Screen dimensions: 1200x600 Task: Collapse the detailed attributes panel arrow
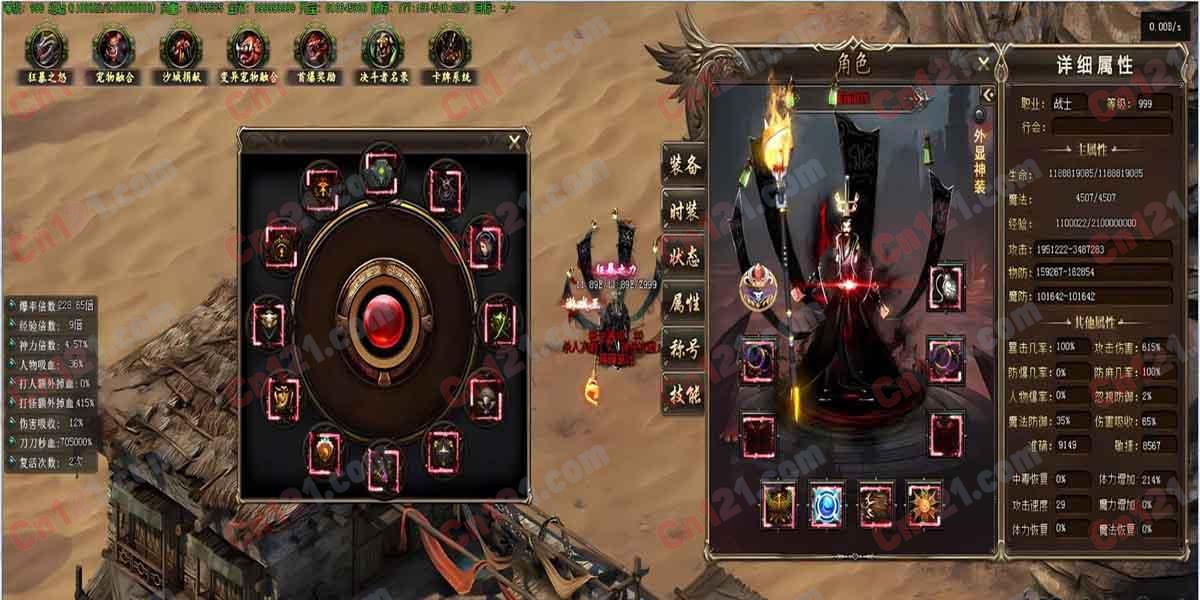click(x=988, y=94)
